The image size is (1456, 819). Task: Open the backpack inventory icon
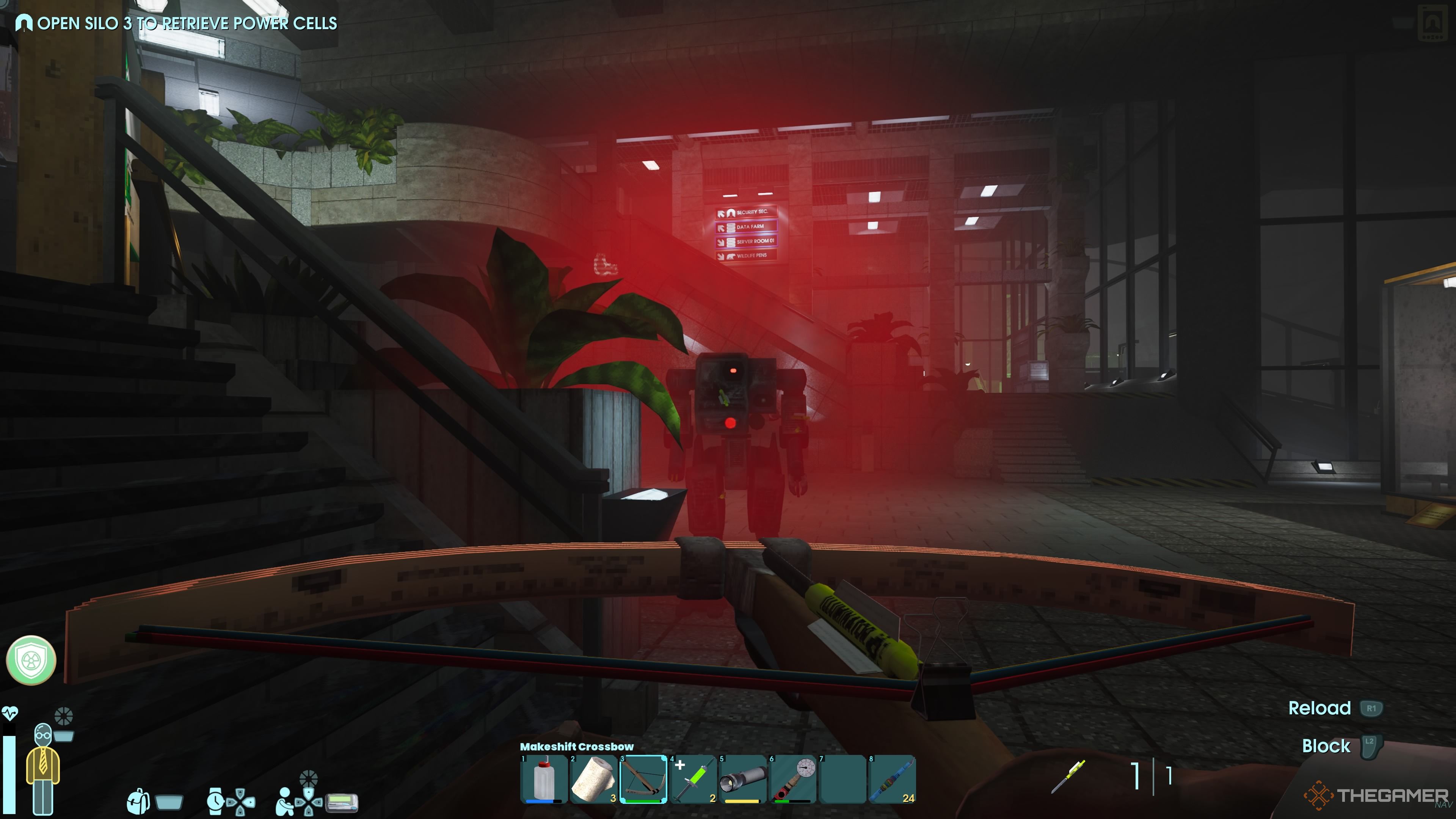pyautogui.click(x=138, y=801)
